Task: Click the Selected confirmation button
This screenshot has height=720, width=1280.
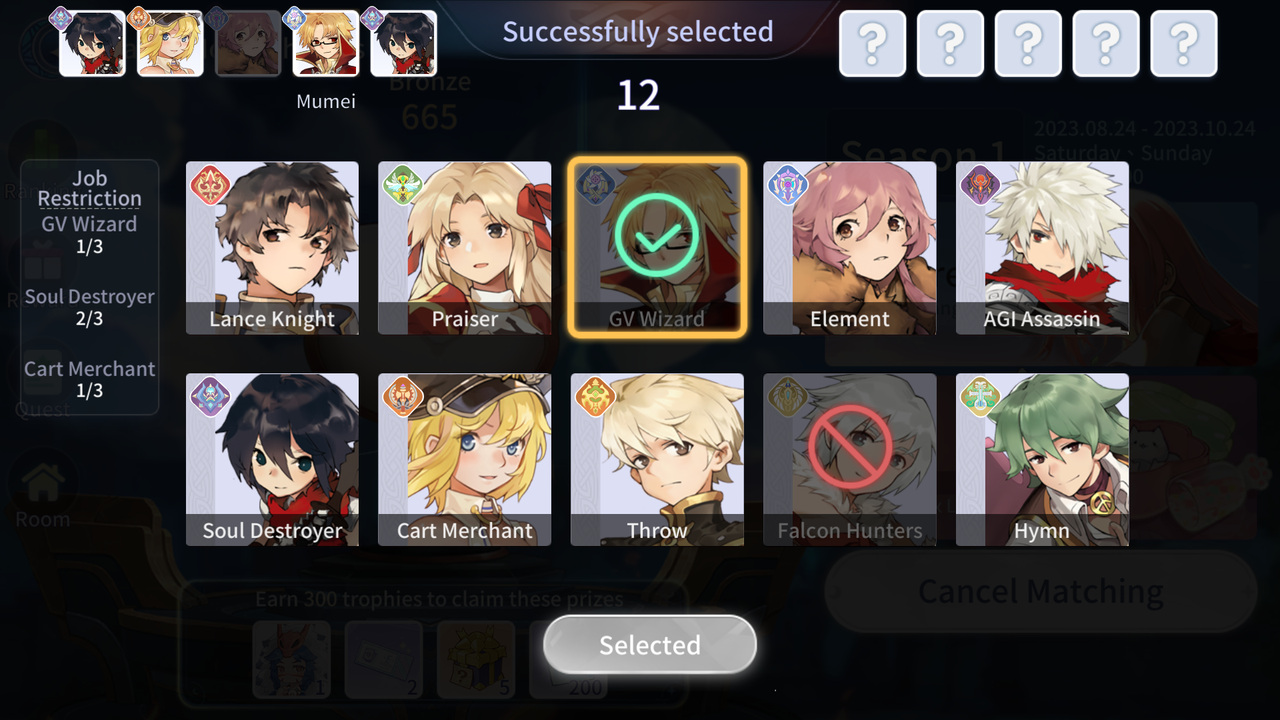Action: 650,645
